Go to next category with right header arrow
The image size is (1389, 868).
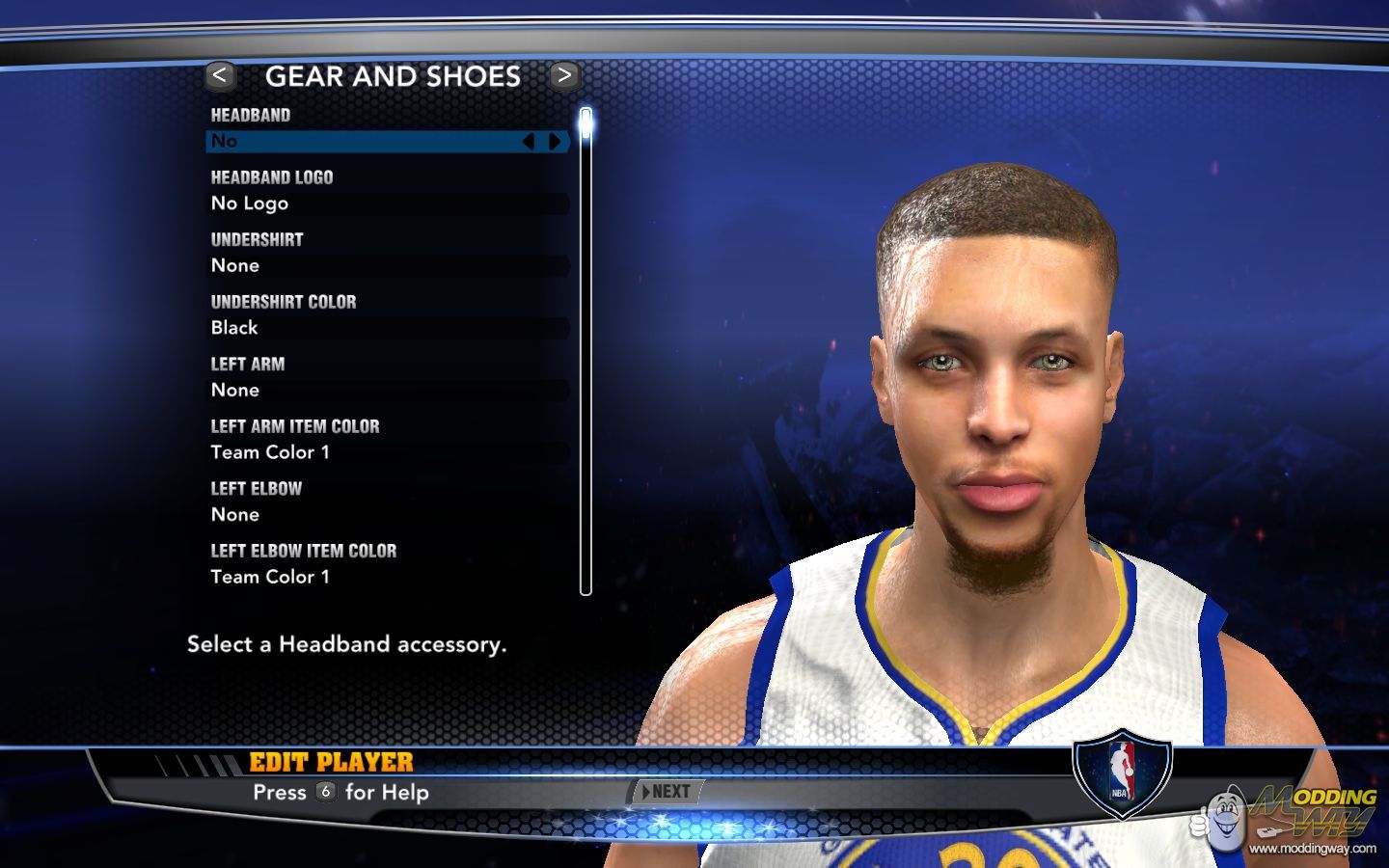564,76
